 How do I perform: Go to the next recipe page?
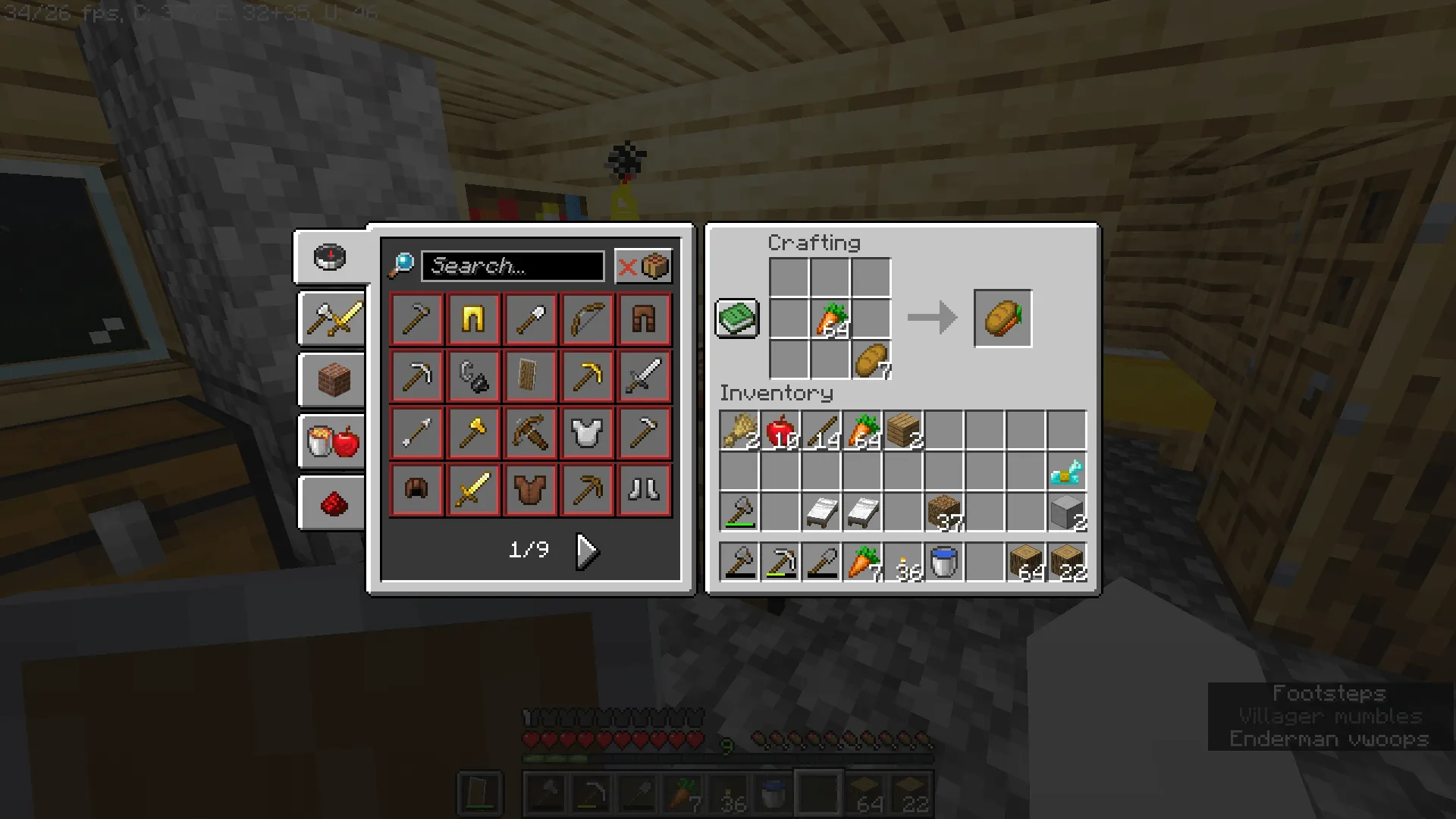pos(587,551)
